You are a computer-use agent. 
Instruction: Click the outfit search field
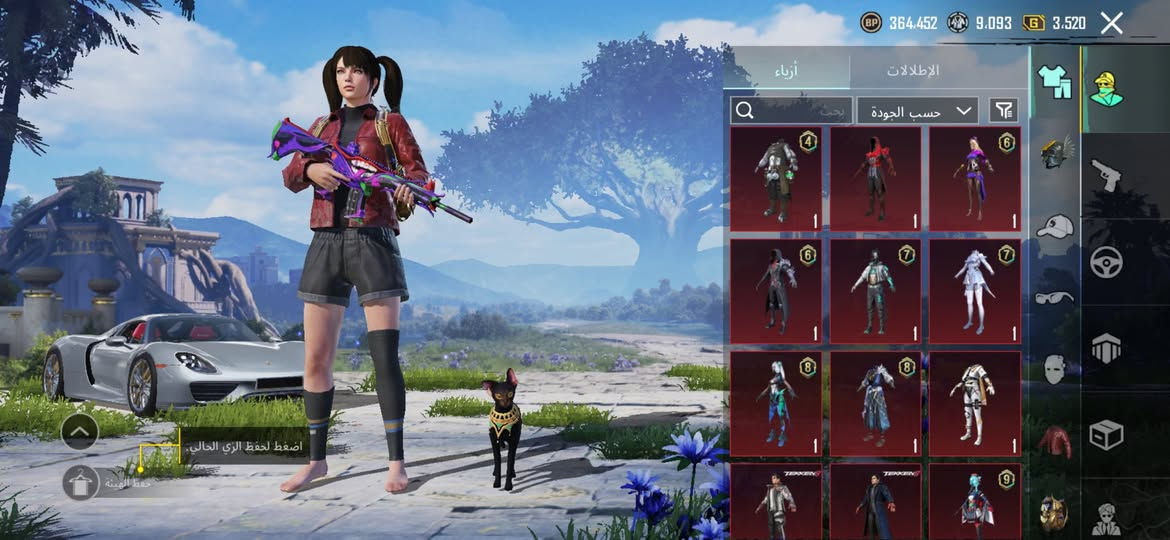click(791, 110)
